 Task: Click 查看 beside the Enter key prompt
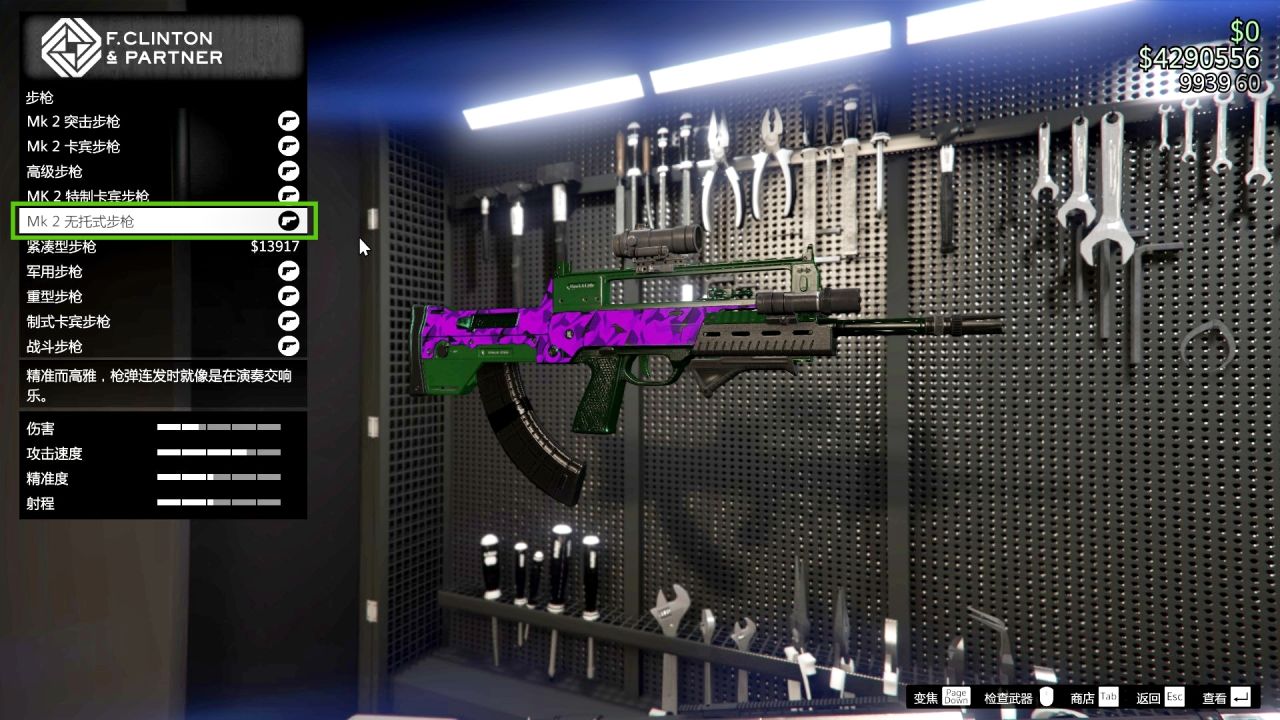coord(1213,696)
